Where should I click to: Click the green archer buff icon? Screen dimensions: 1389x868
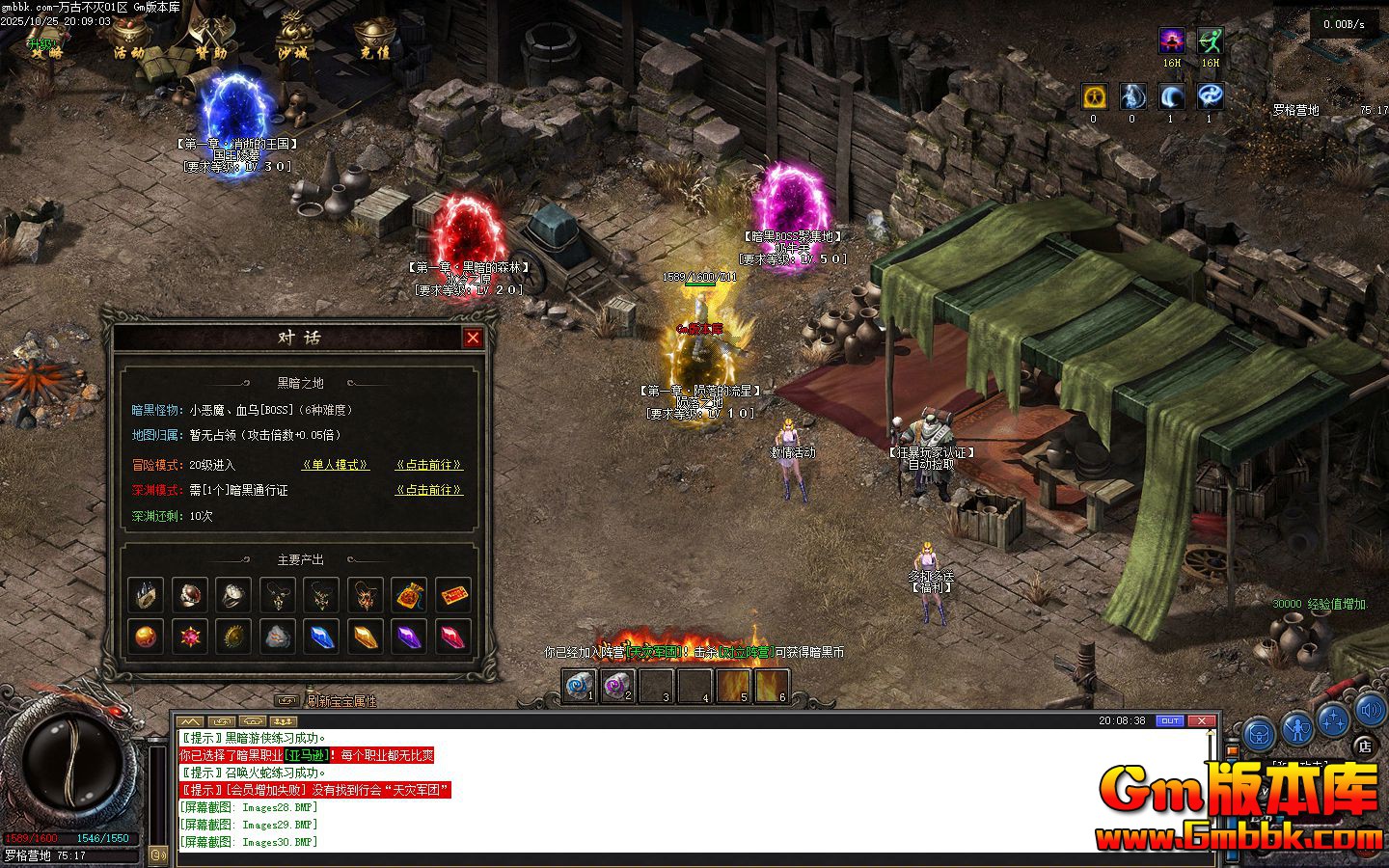click(1210, 41)
